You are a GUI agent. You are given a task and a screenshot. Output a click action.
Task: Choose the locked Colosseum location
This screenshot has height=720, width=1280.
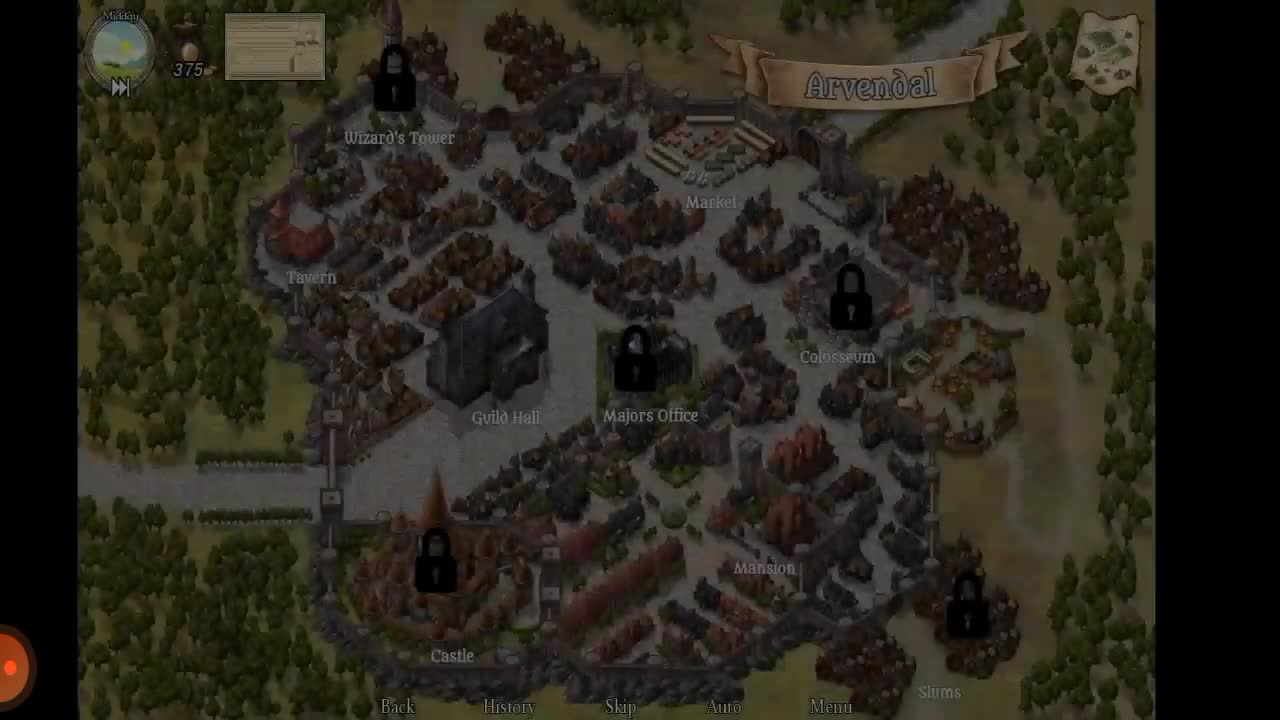[x=837, y=357]
